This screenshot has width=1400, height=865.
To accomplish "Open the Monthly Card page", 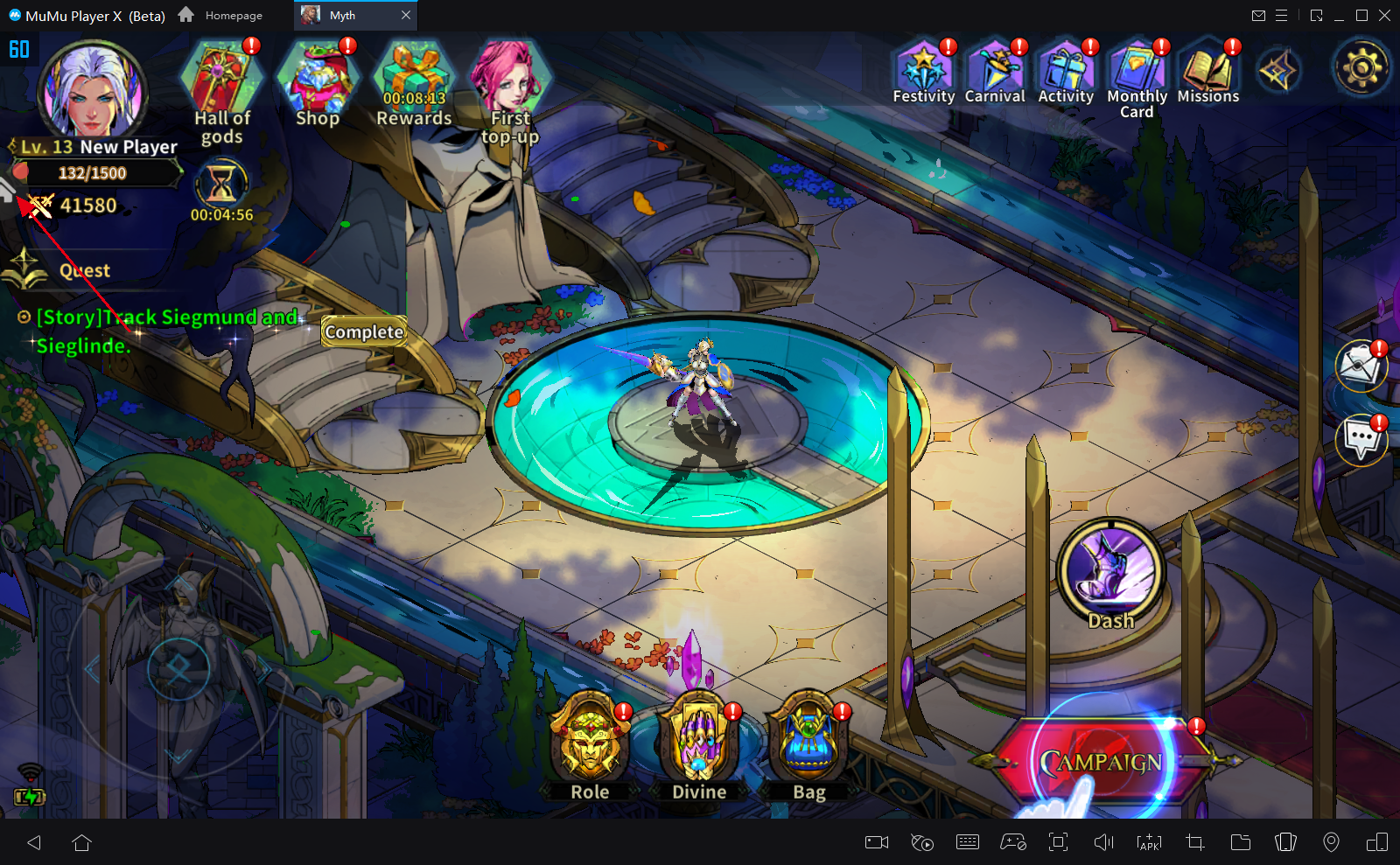I will (1137, 68).
